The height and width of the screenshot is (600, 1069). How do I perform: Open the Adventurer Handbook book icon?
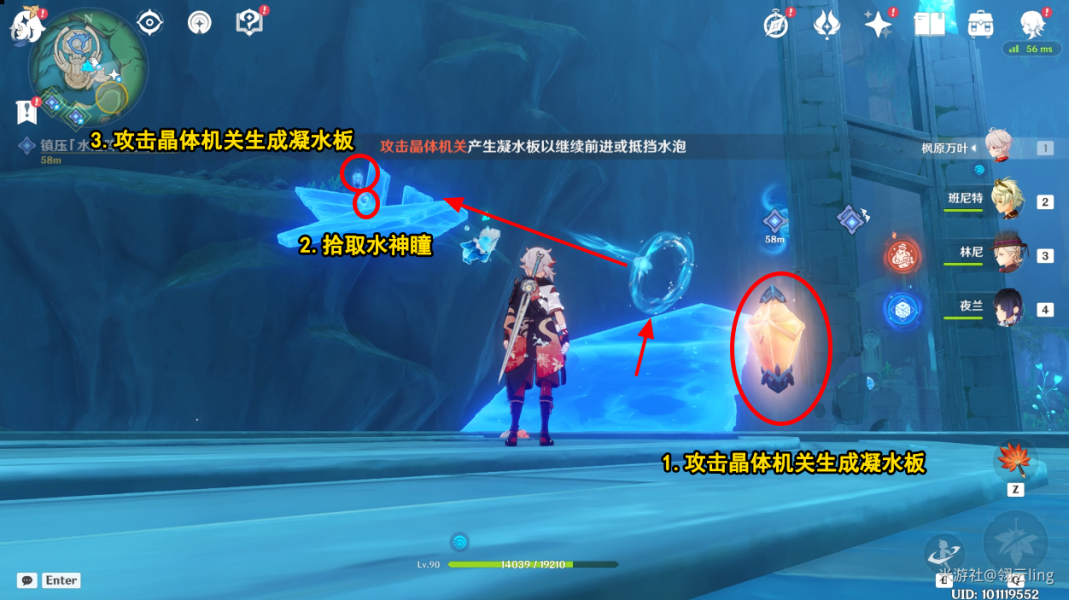click(929, 24)
